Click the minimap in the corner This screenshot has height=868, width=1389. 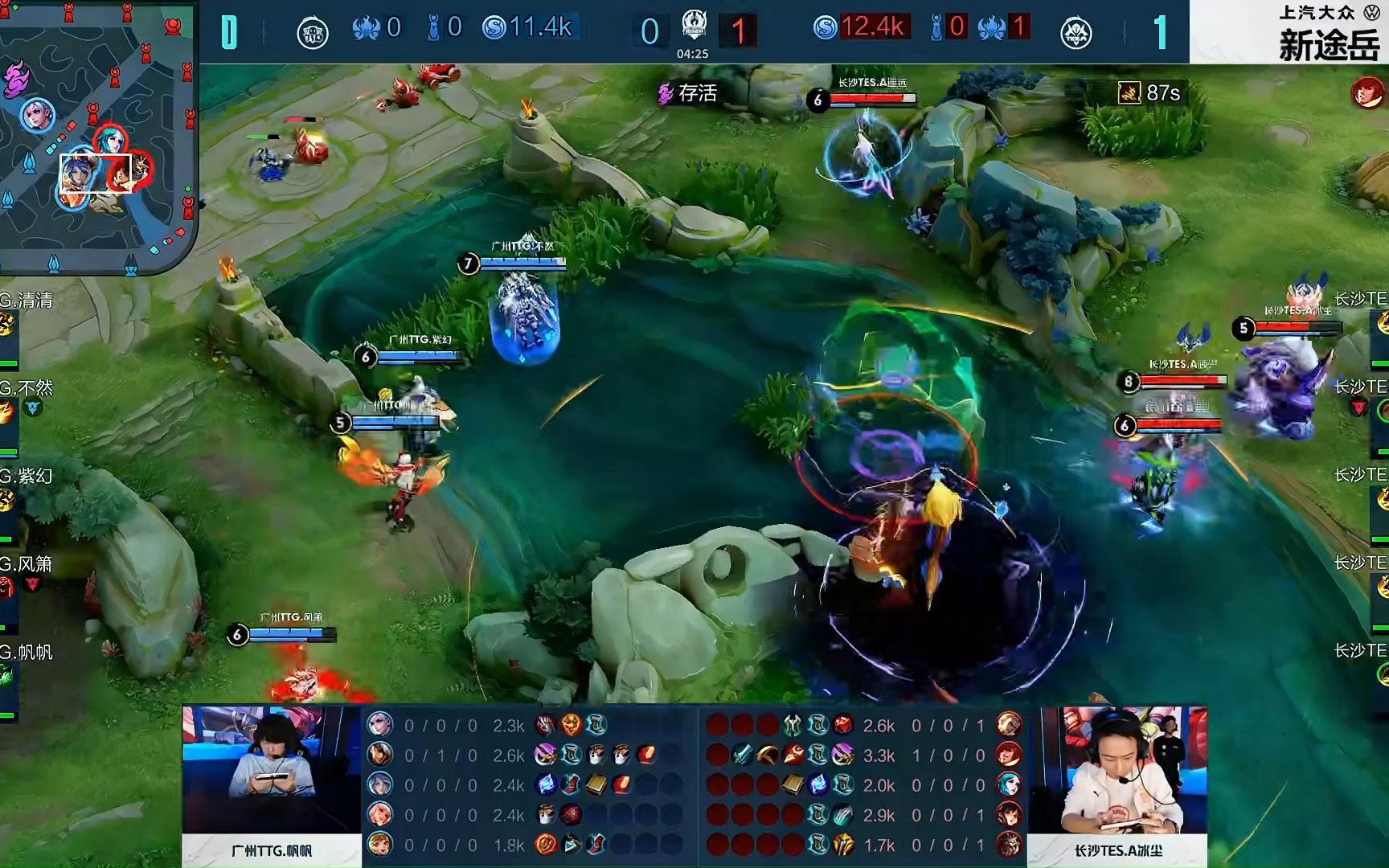tap(96, 137)
